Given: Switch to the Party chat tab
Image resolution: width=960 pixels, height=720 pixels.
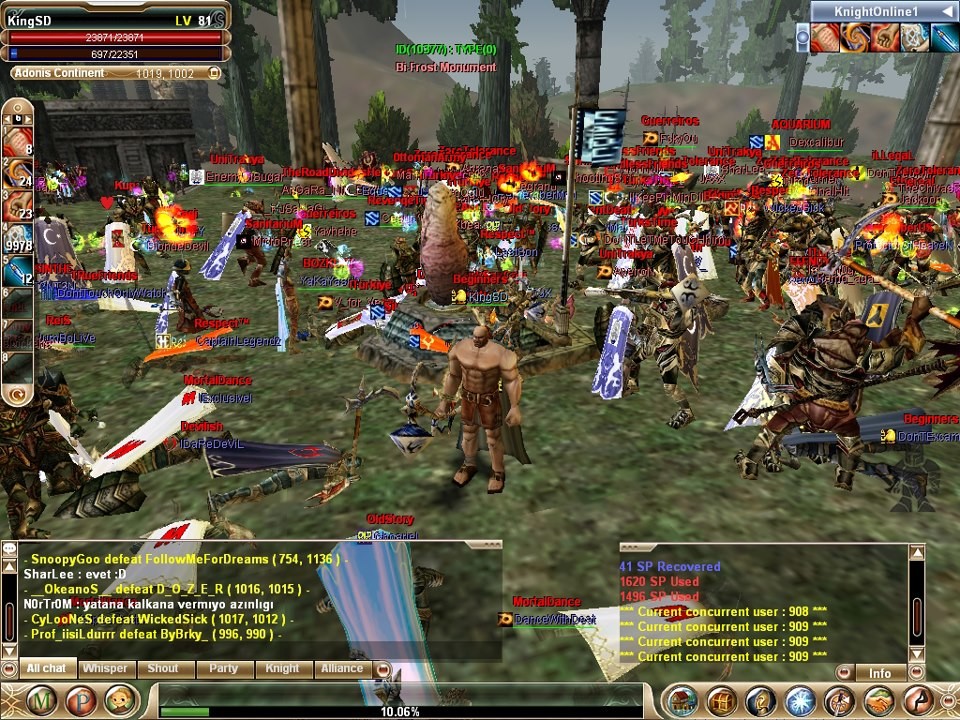Looking at the screenshot, I should click(x=223, y=668).
